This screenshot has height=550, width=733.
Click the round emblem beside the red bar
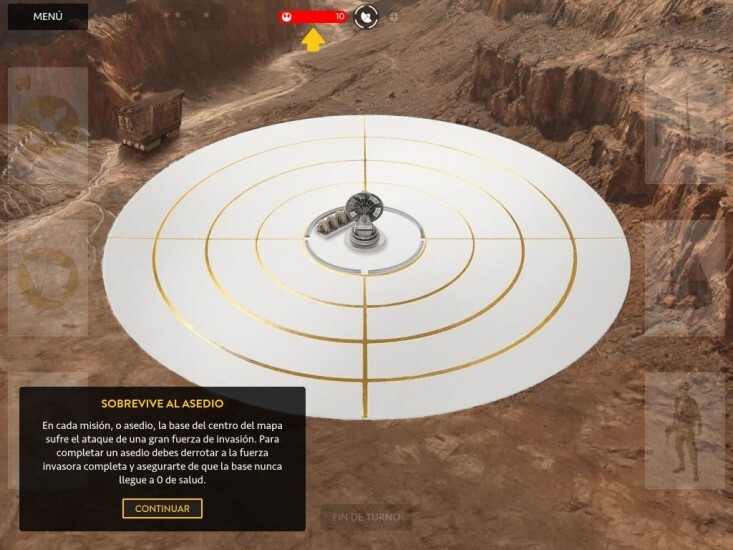coord(367,16)
